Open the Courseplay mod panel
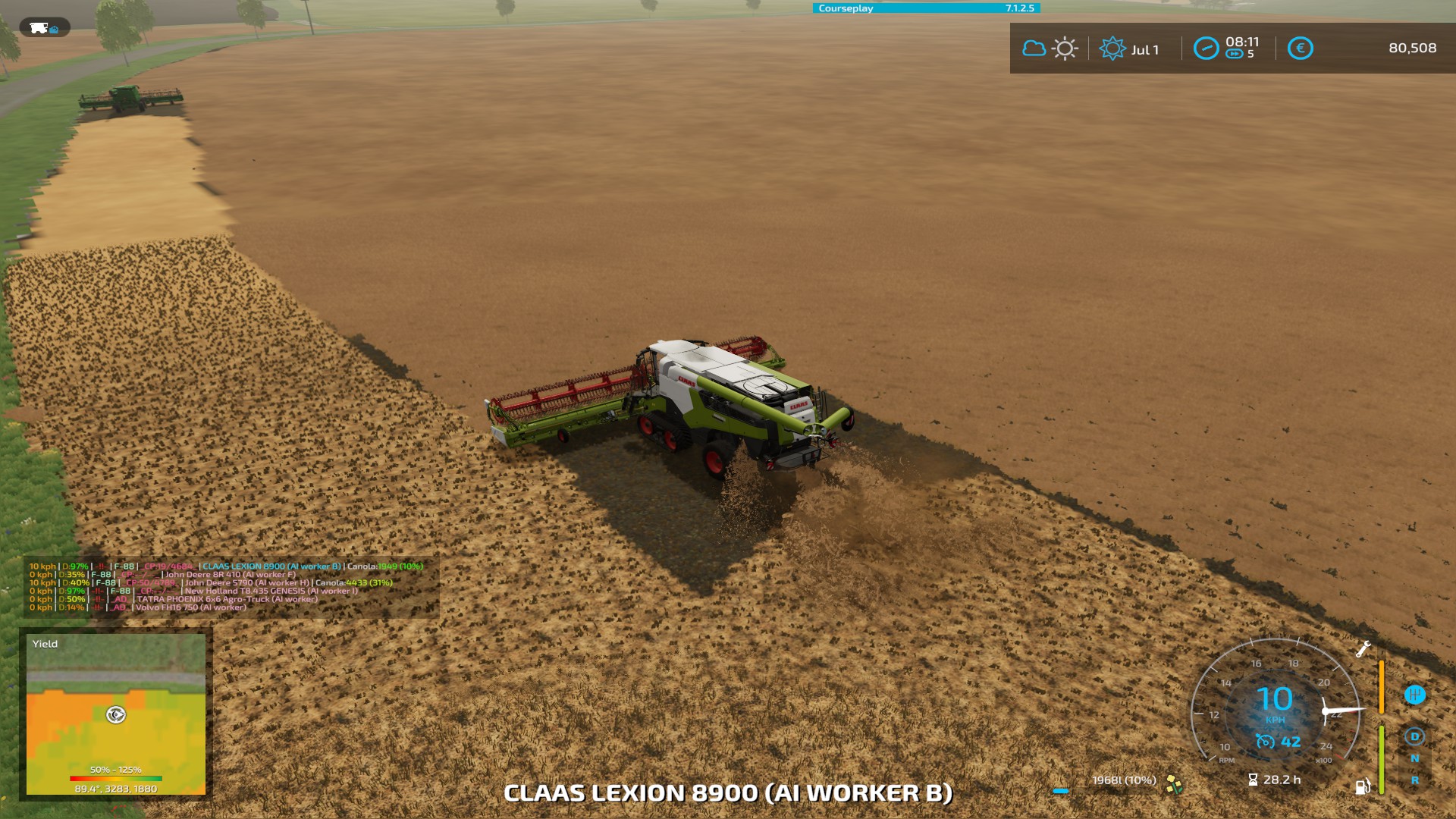The width and height of the screenshot is (1456, 819). pyautogui.click(x=844, y=8)
